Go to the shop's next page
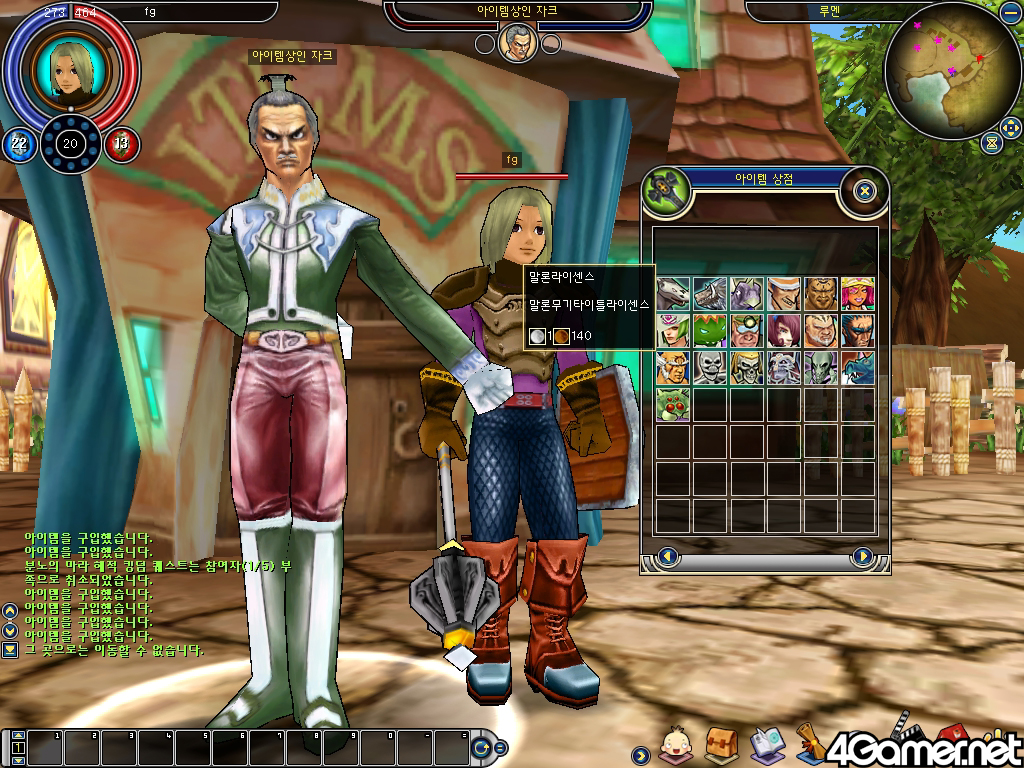The image size is (1024, 768). (862, 556)
